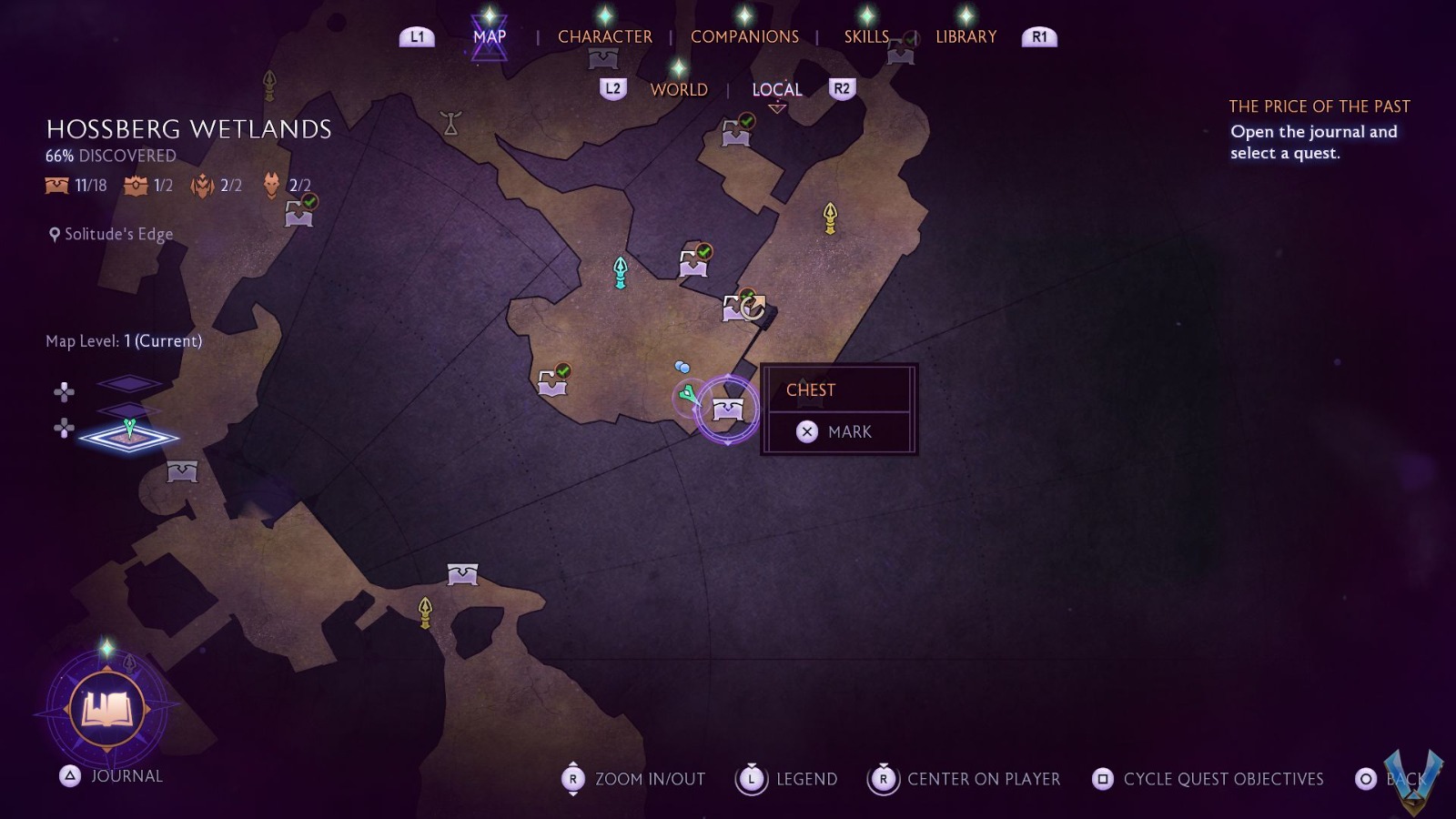Click the yellow quest arrow marker on the right
The width and height of the screenshot is (1456, 819).
[x=829, y=218]
